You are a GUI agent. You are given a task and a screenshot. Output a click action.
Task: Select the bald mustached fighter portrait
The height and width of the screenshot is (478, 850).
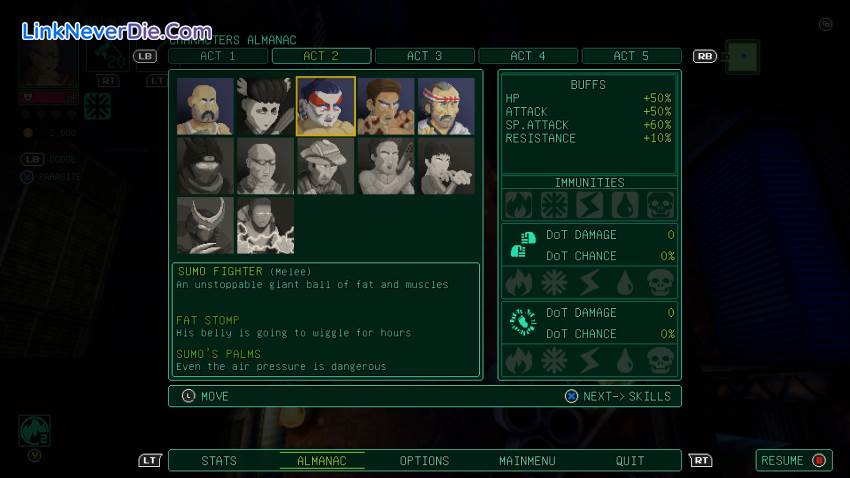205,106
